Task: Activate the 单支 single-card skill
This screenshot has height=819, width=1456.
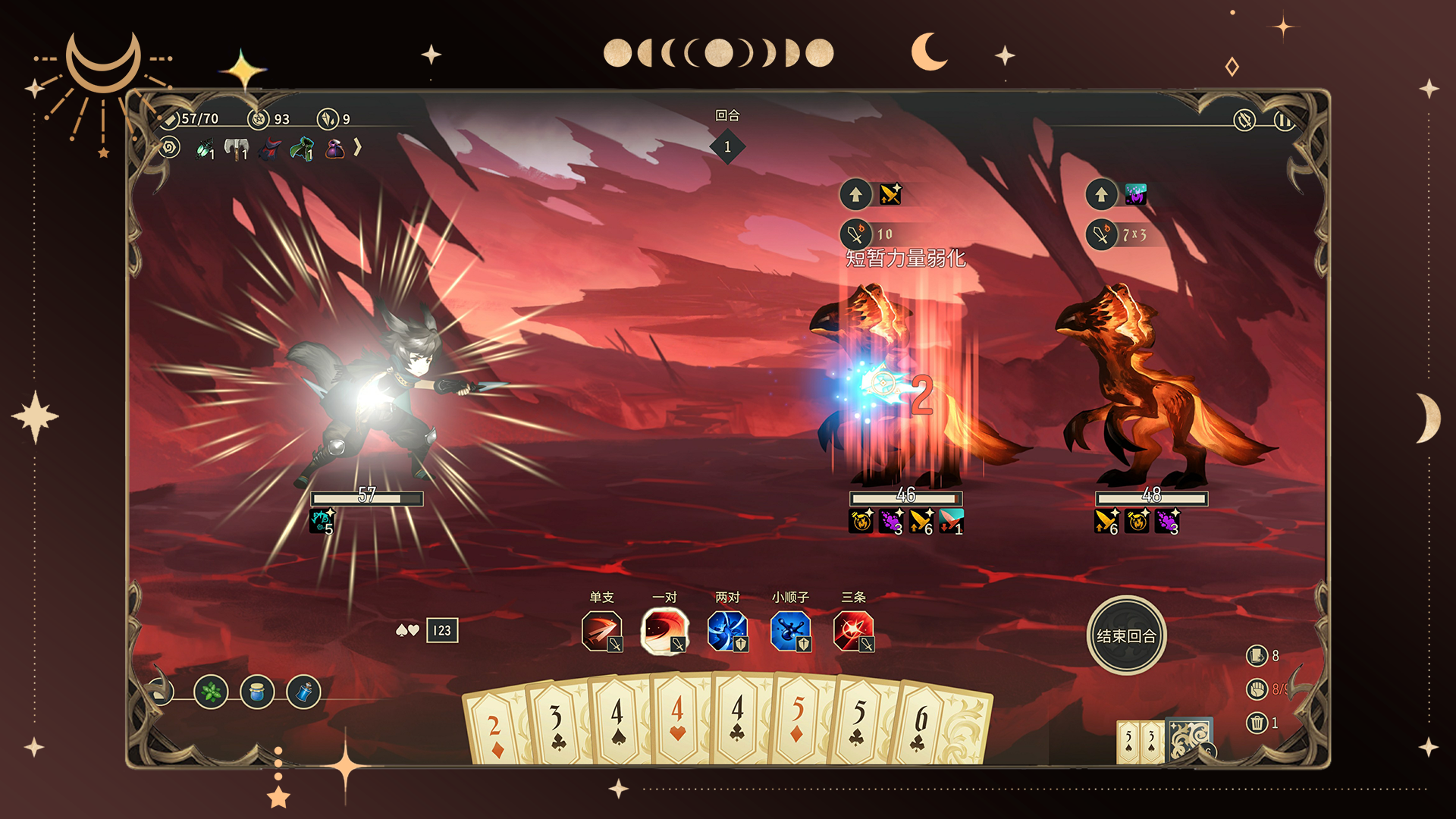Action: click(x=602, y=631)
